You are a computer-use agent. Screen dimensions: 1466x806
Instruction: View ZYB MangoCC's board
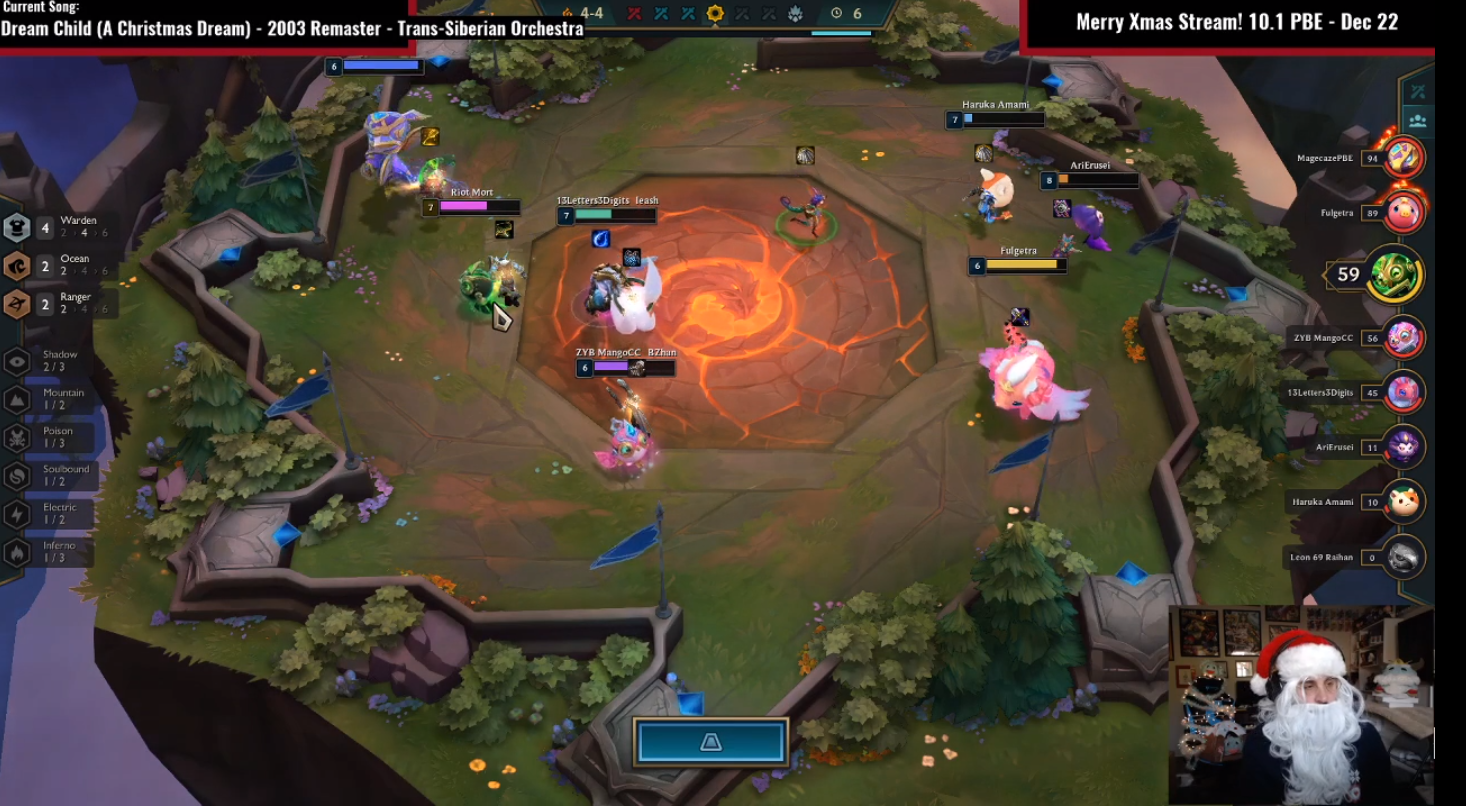point(1405,338)
